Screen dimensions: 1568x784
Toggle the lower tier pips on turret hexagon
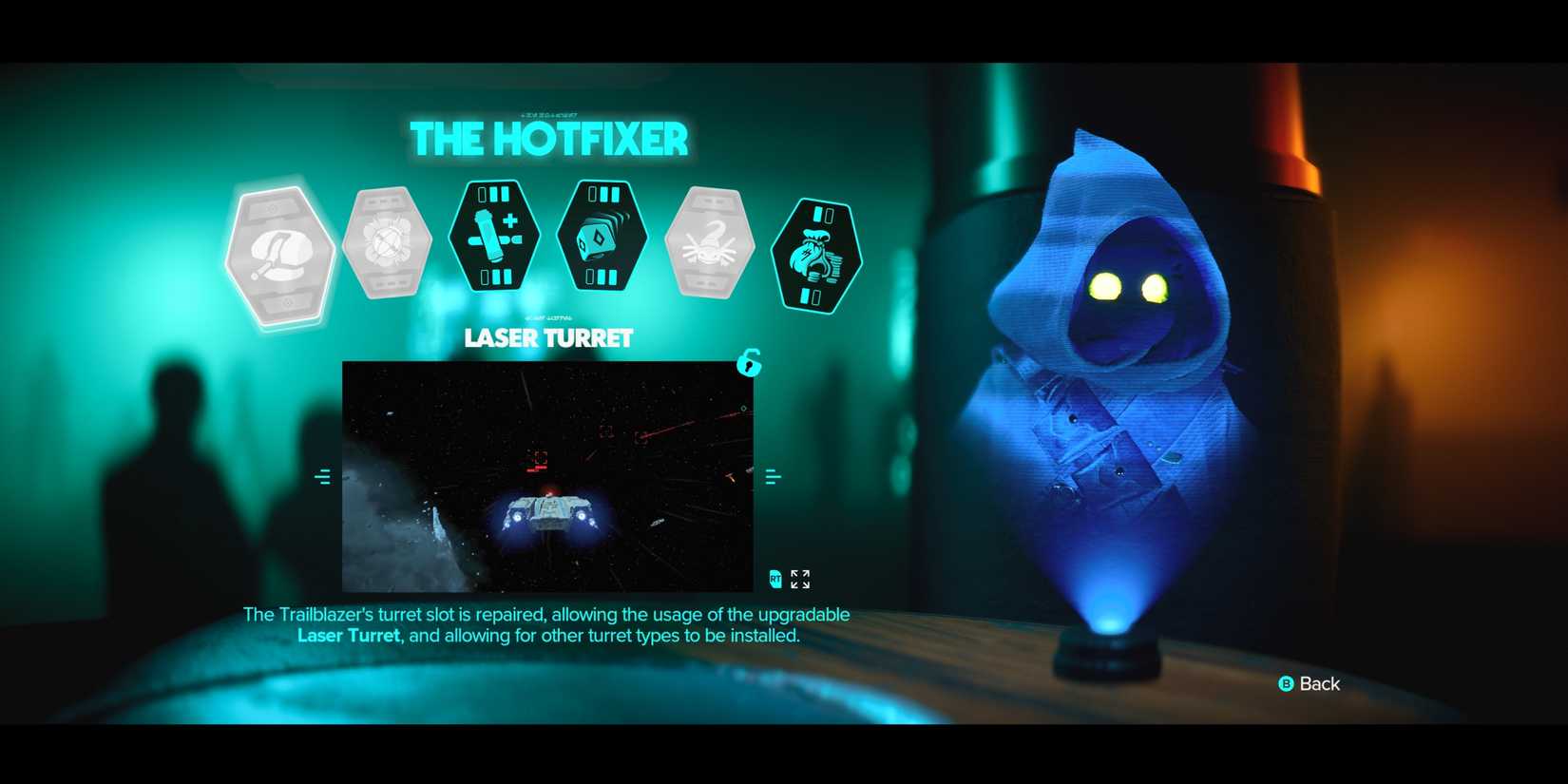pos(495,277)
